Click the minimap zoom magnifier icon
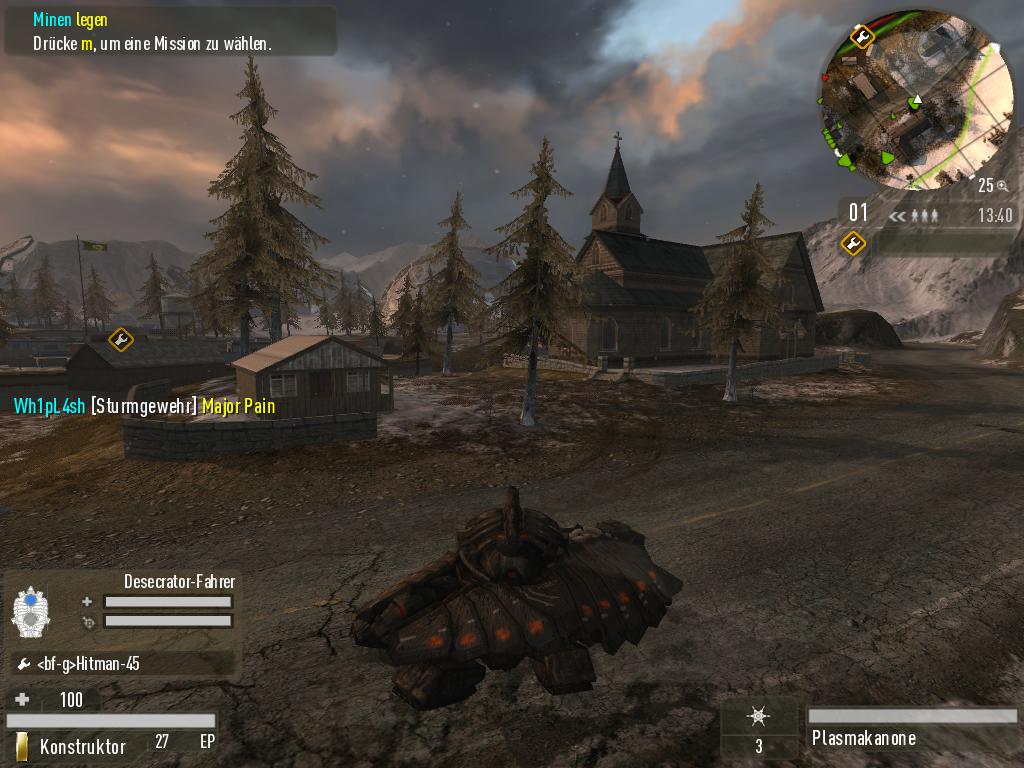 pos(1002,185)
